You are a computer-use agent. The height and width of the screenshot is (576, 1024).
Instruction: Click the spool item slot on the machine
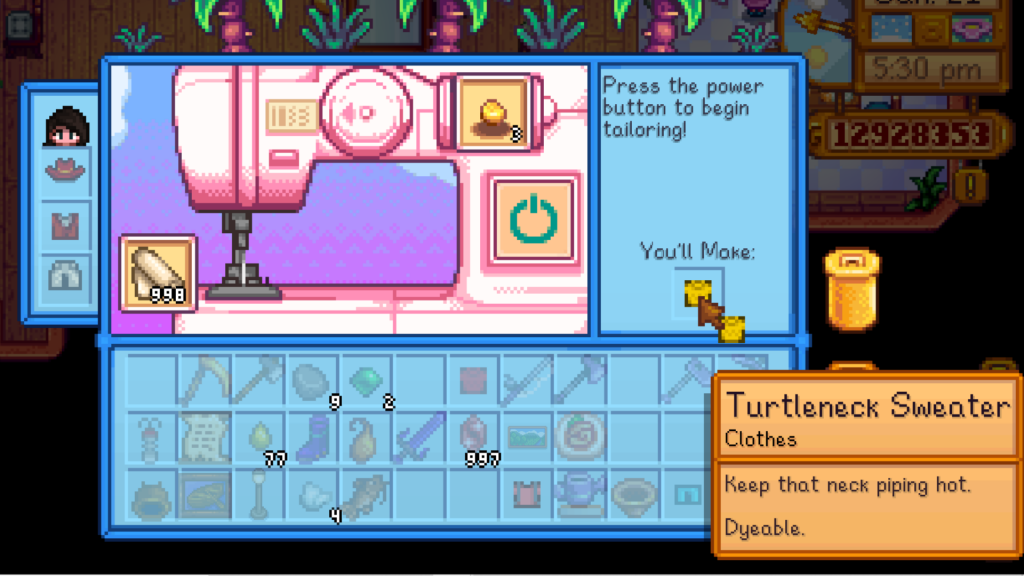coord(493,112)
